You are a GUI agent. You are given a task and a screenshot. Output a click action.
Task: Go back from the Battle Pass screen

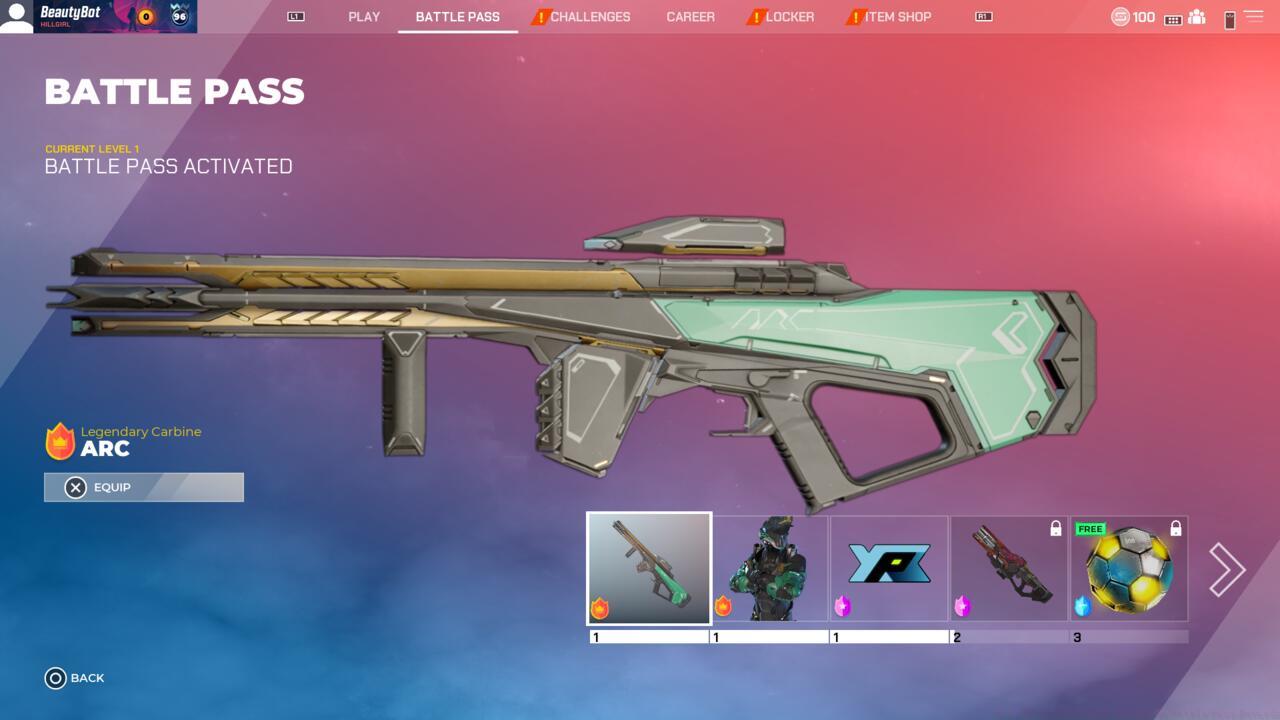(x=75, y=678)
